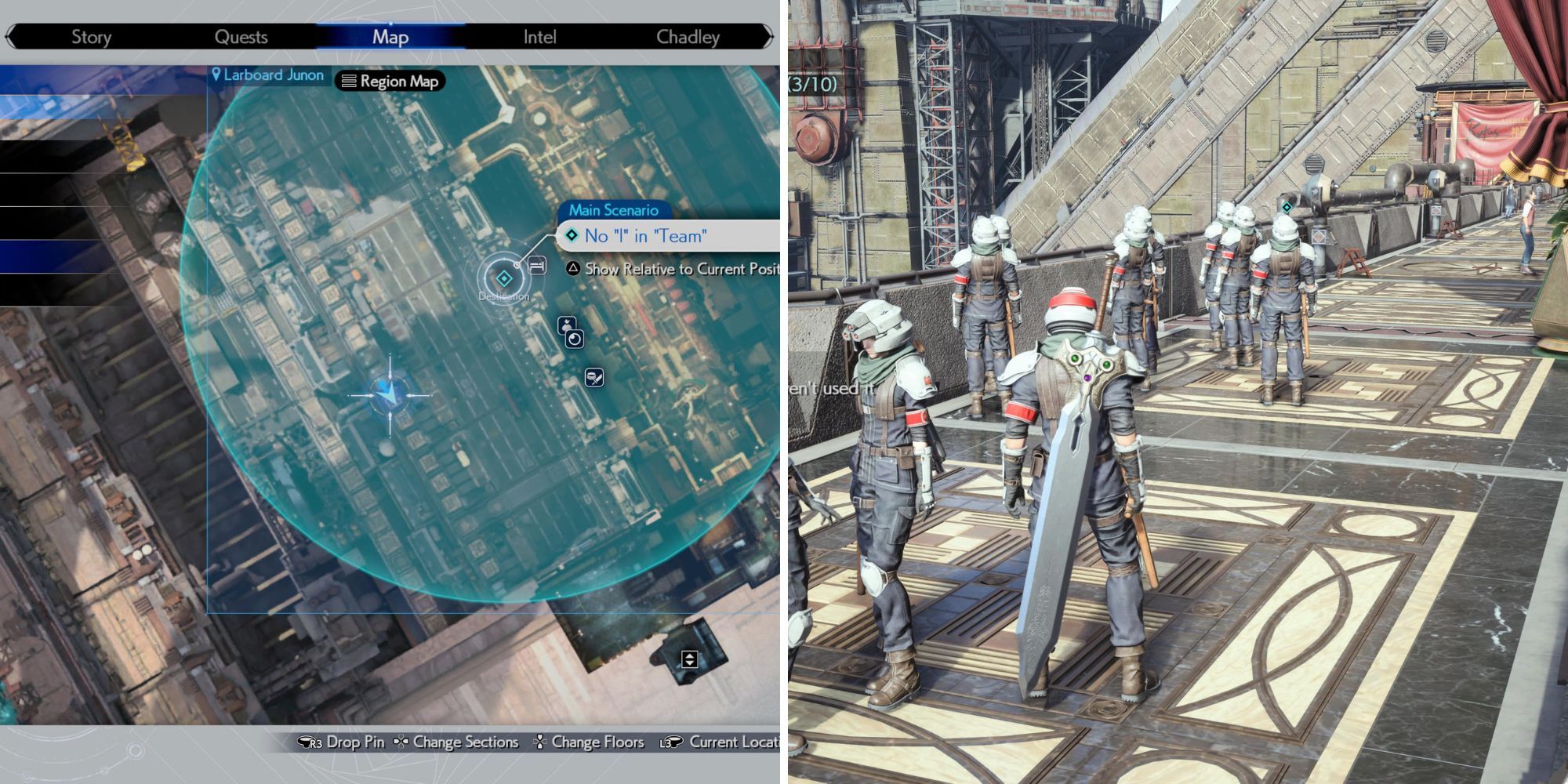Click the materia orb shop icon
This screenshot has width=1568, height=784.
tap(575, 339)
